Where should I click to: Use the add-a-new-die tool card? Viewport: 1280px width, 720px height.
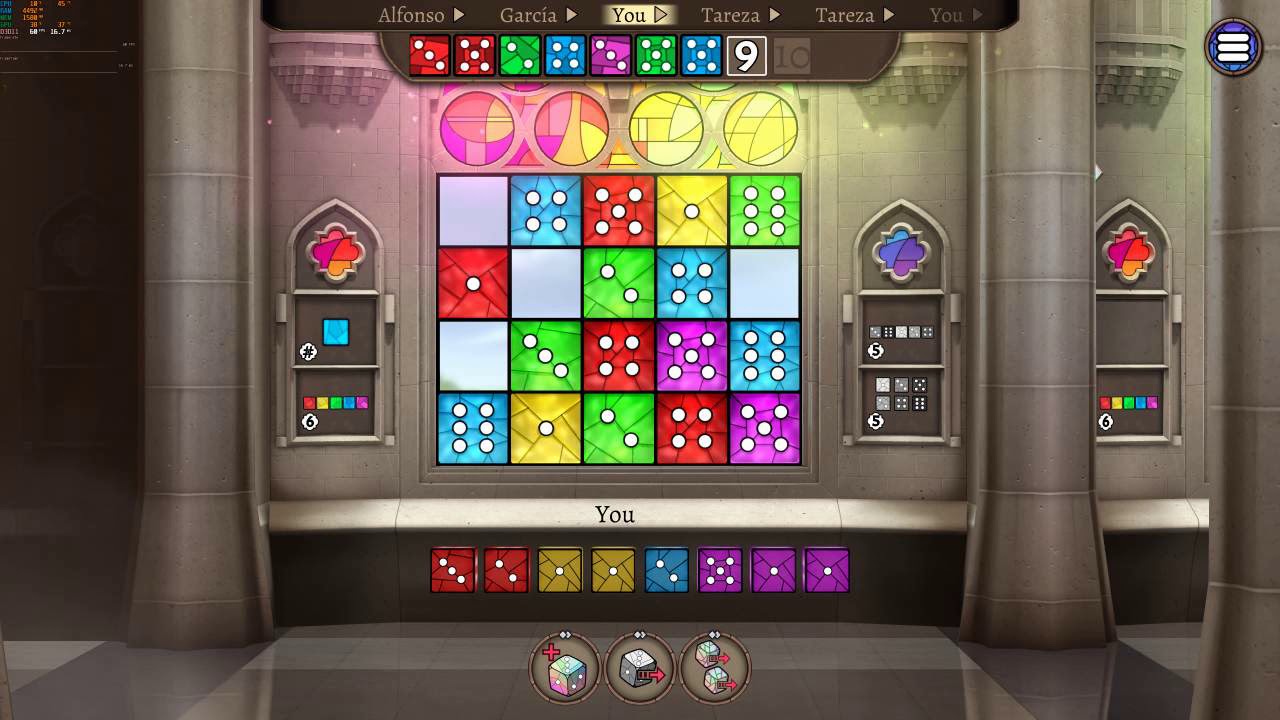[x=563, y=668]
